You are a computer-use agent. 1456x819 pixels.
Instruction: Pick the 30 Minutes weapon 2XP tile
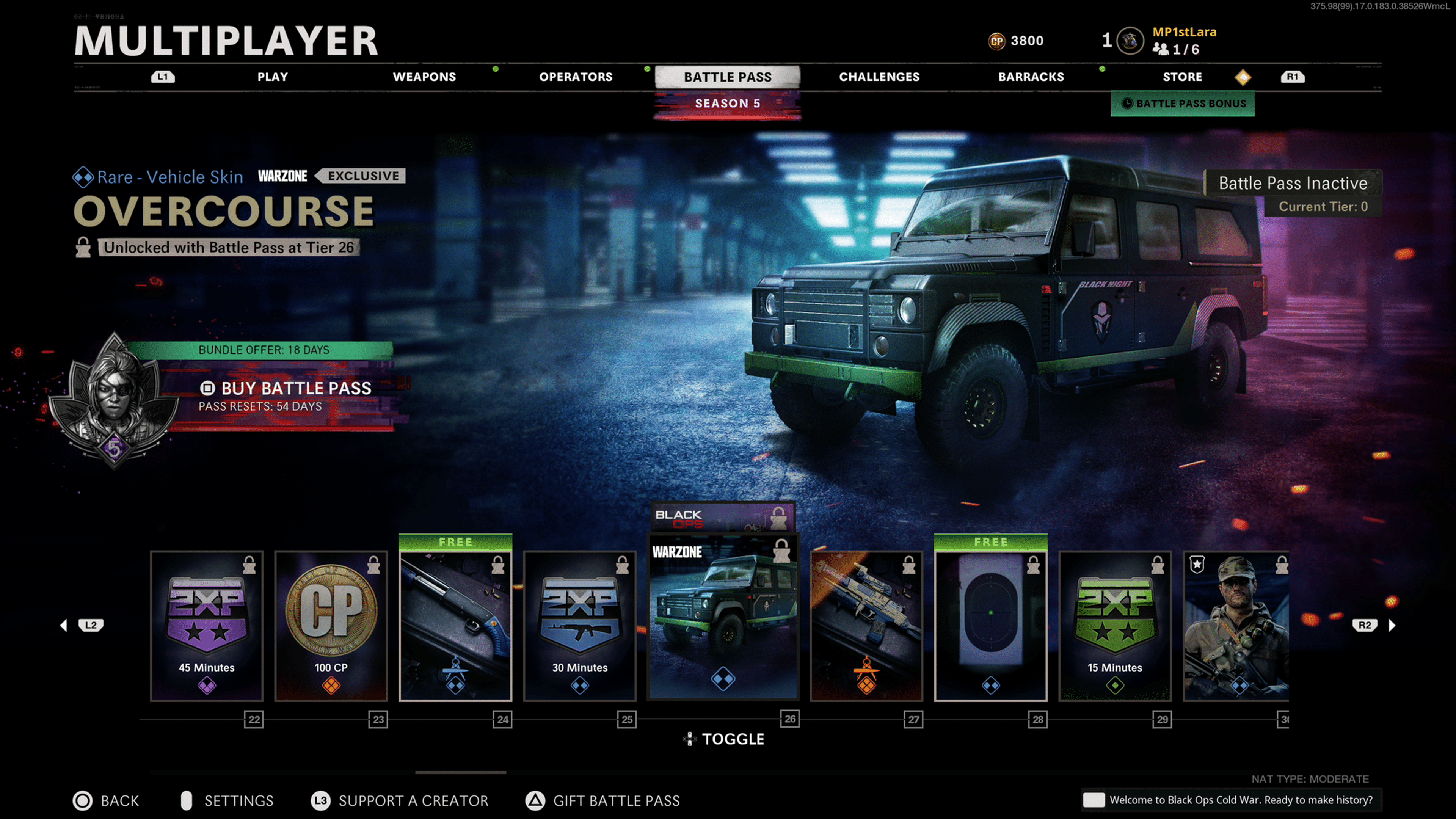coord(580,626)
